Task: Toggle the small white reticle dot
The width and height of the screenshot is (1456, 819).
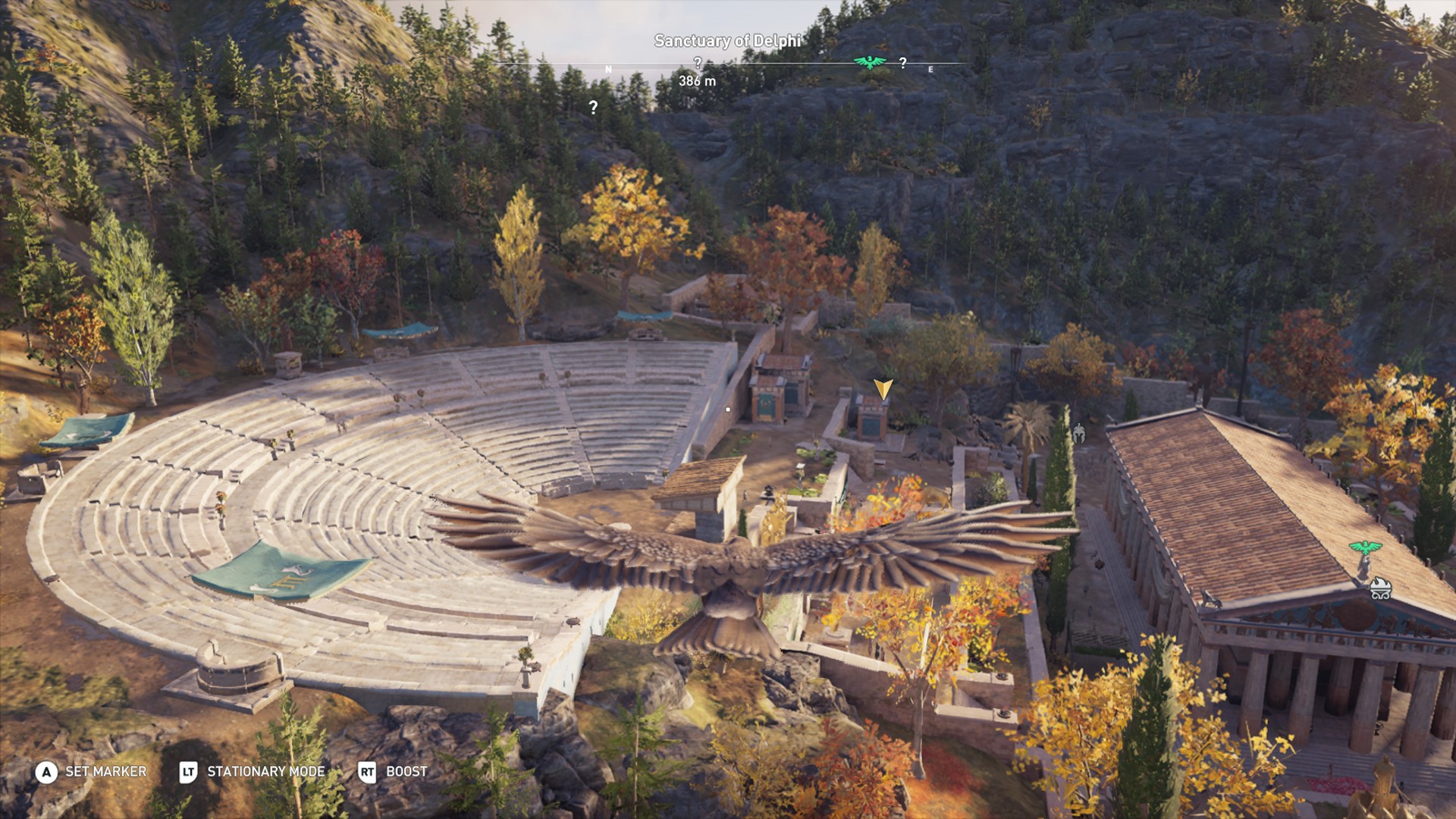Action: pyautogui.click(x=728, y=408)
